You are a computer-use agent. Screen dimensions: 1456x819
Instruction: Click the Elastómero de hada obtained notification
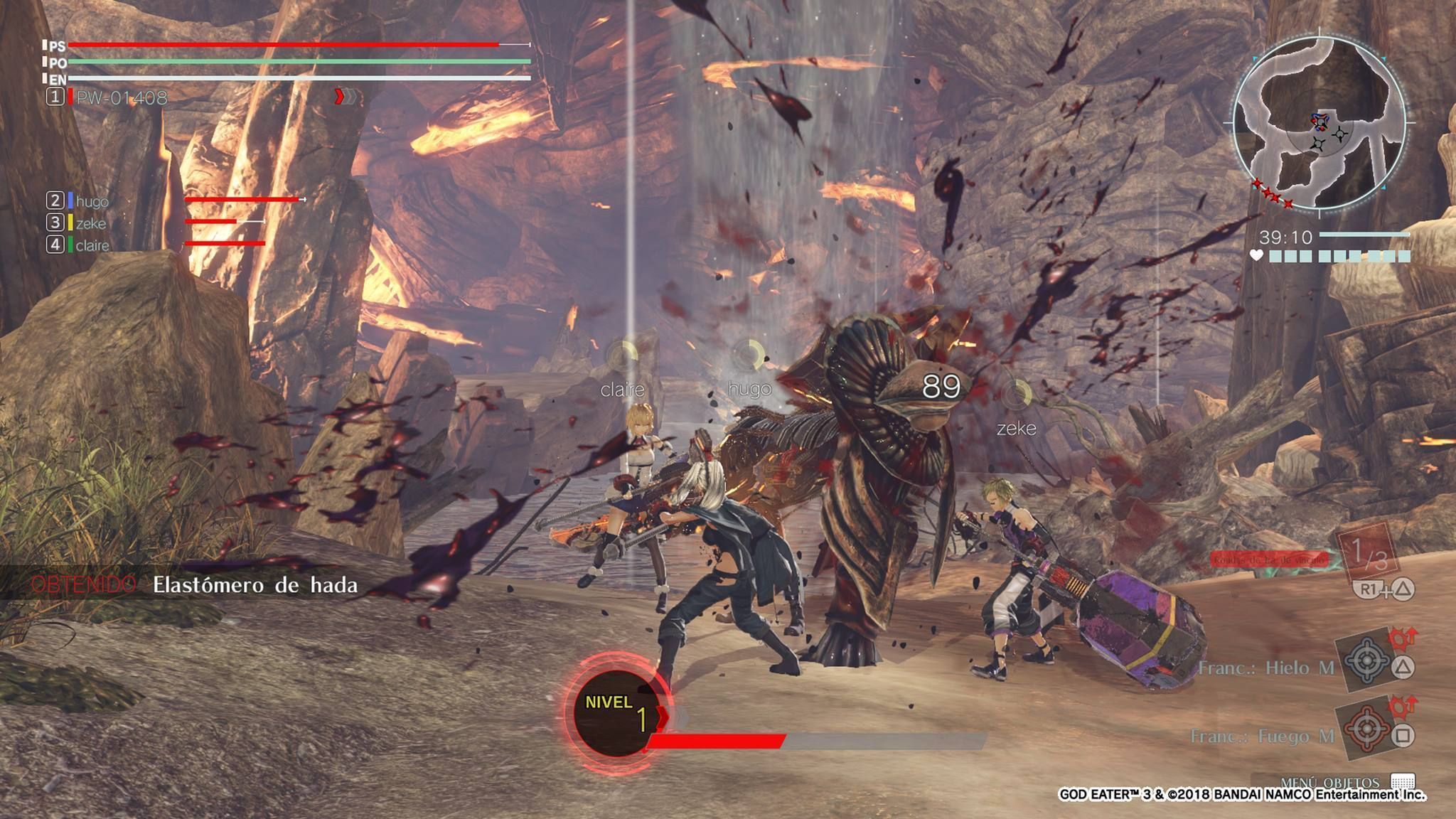tap(255, 585)
